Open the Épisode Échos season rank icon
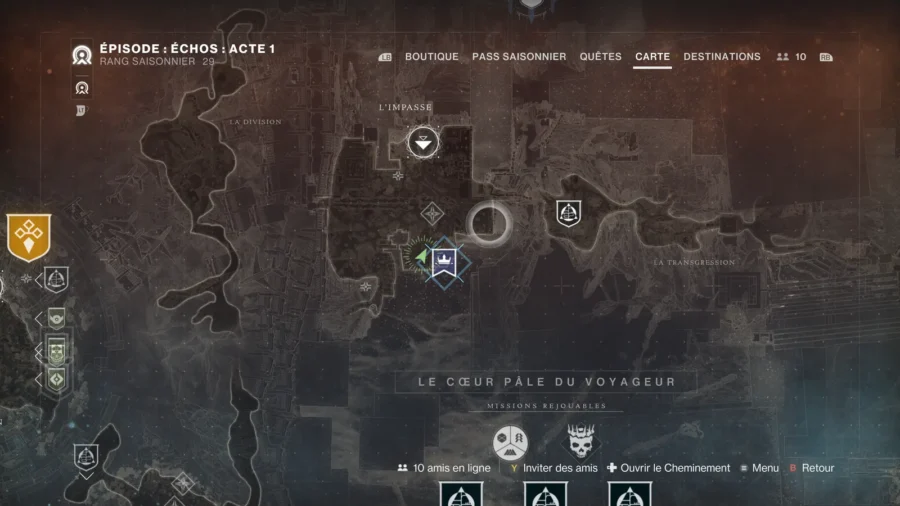This screenshot has height=506, width=900. point(82,56)
